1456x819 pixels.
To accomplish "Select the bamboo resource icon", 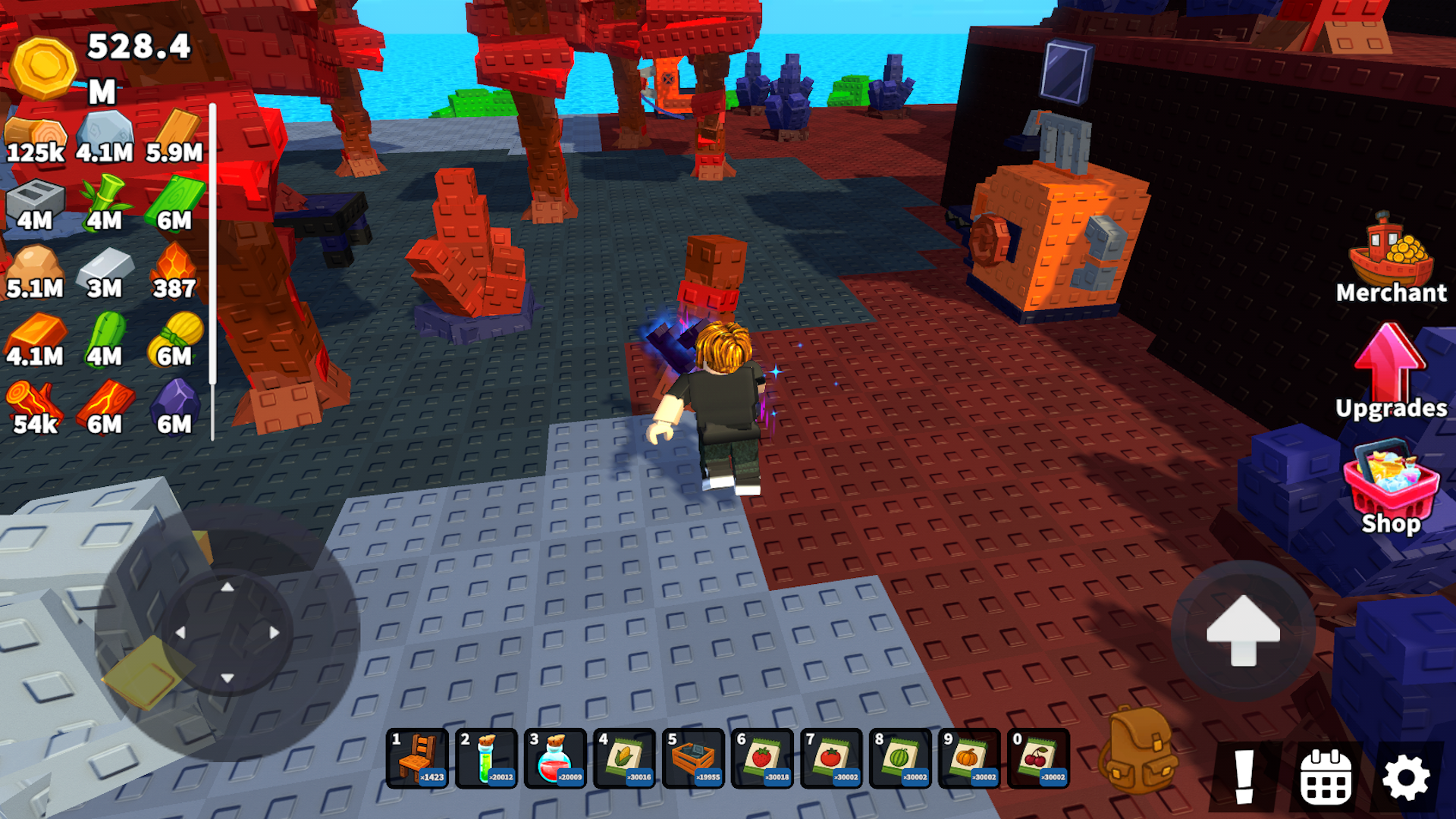I will (x=106, y=196).
